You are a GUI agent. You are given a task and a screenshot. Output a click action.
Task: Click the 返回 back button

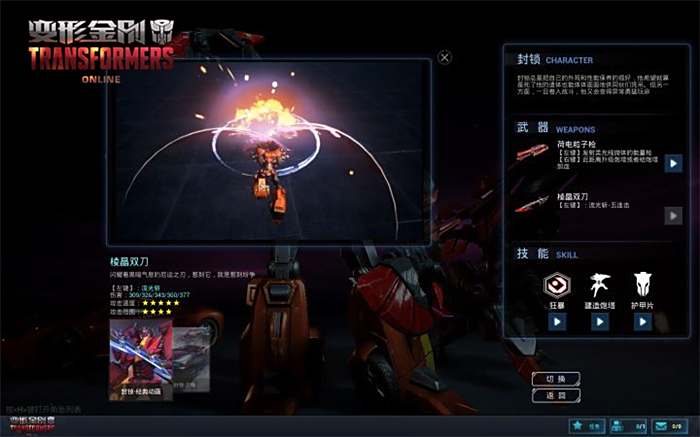[556, 396]
